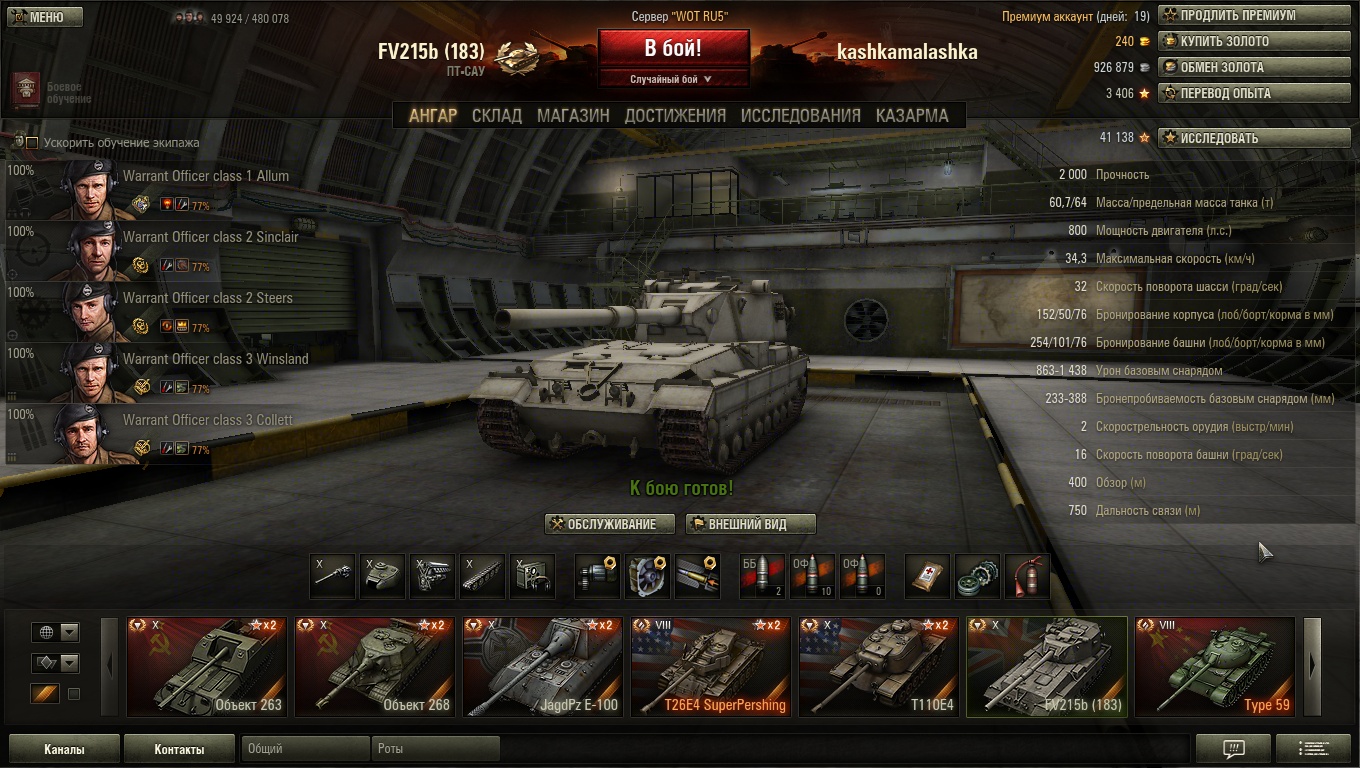This screenshot has height=768, width=1360.
Task: Go to the ДОСТИЖЕНИЯ tab
Action: click(675, 115)
